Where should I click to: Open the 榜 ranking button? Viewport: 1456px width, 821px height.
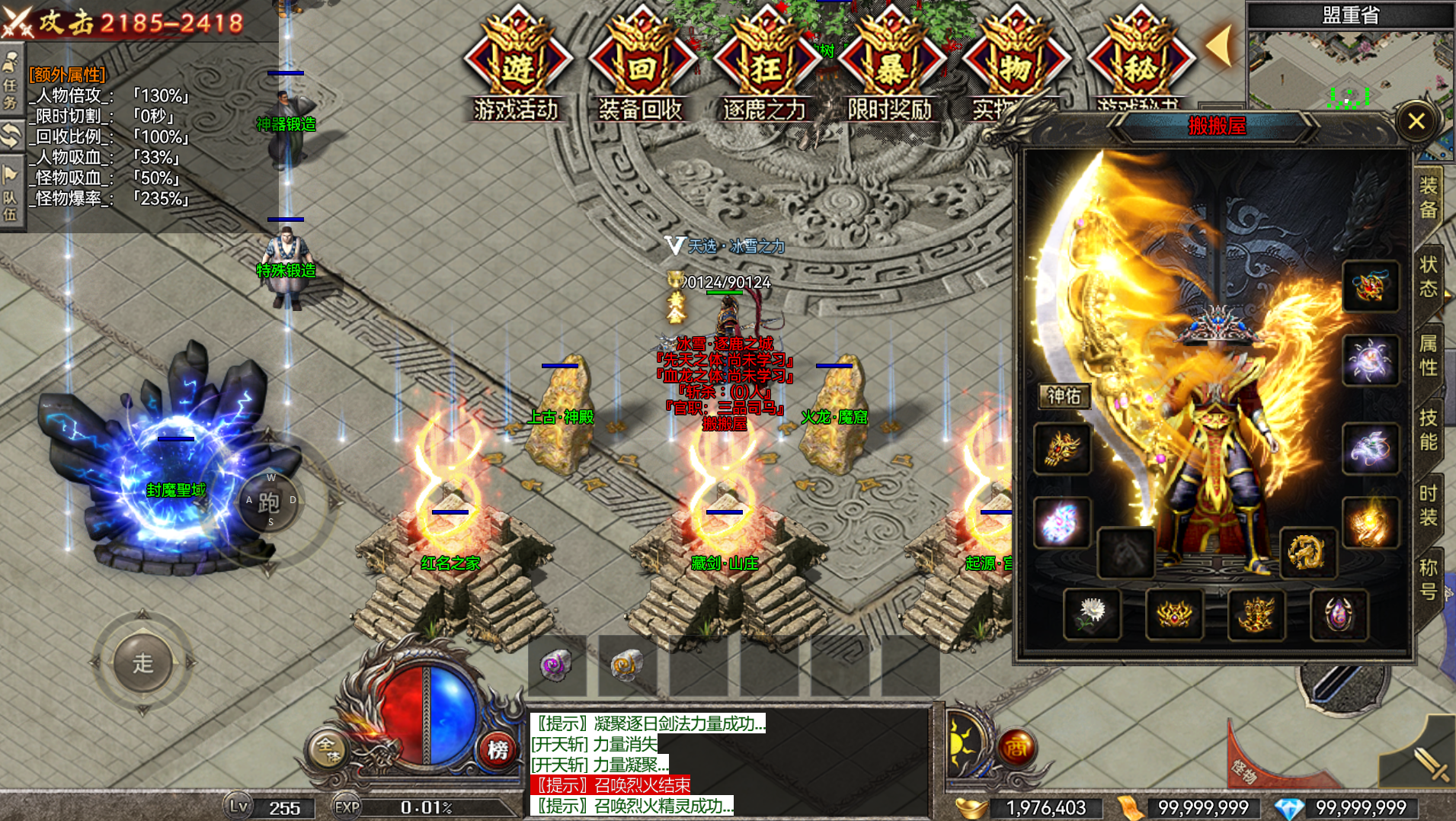click(498, 750)
